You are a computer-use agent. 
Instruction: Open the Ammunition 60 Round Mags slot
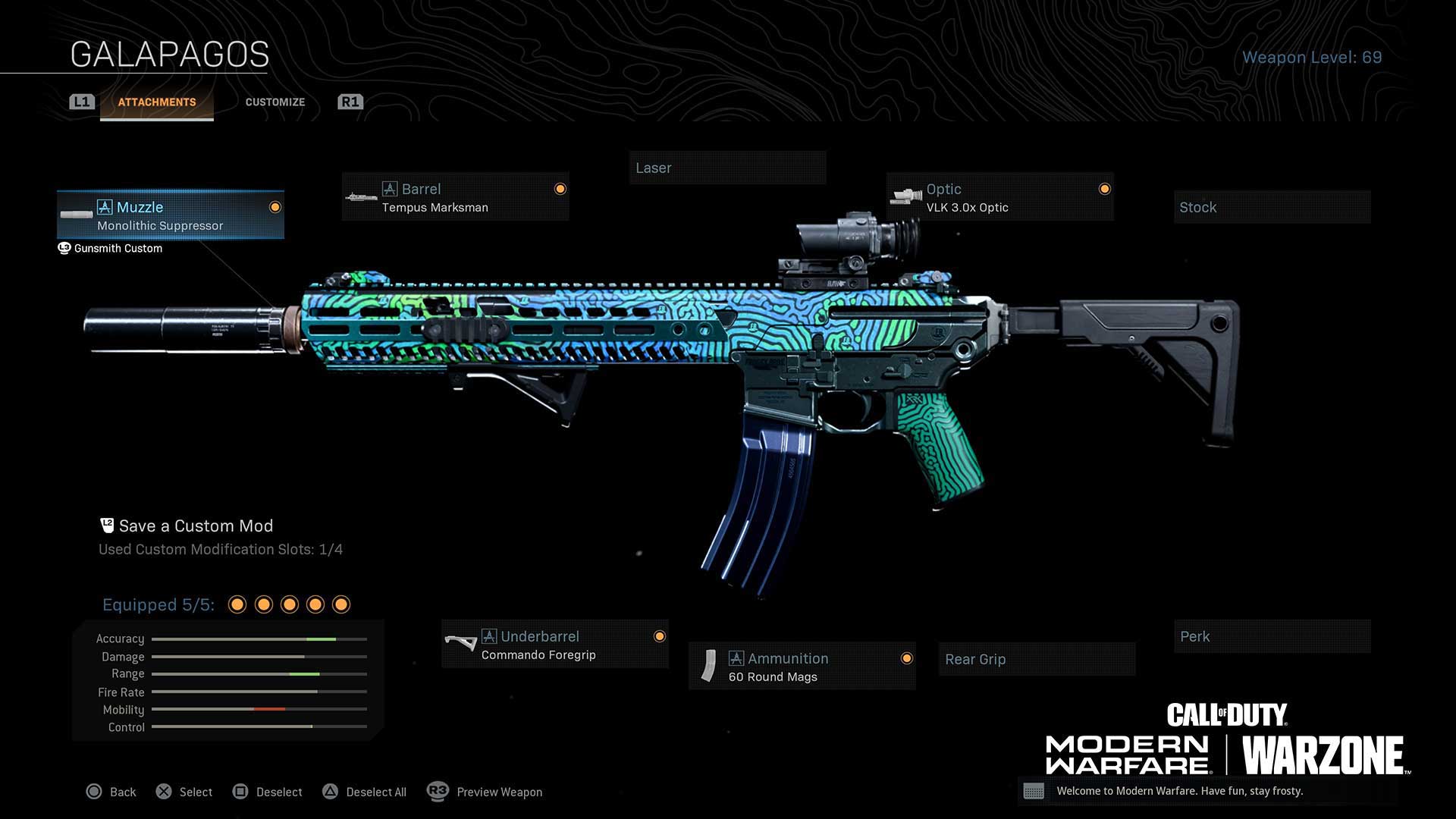tap(802, 667)
